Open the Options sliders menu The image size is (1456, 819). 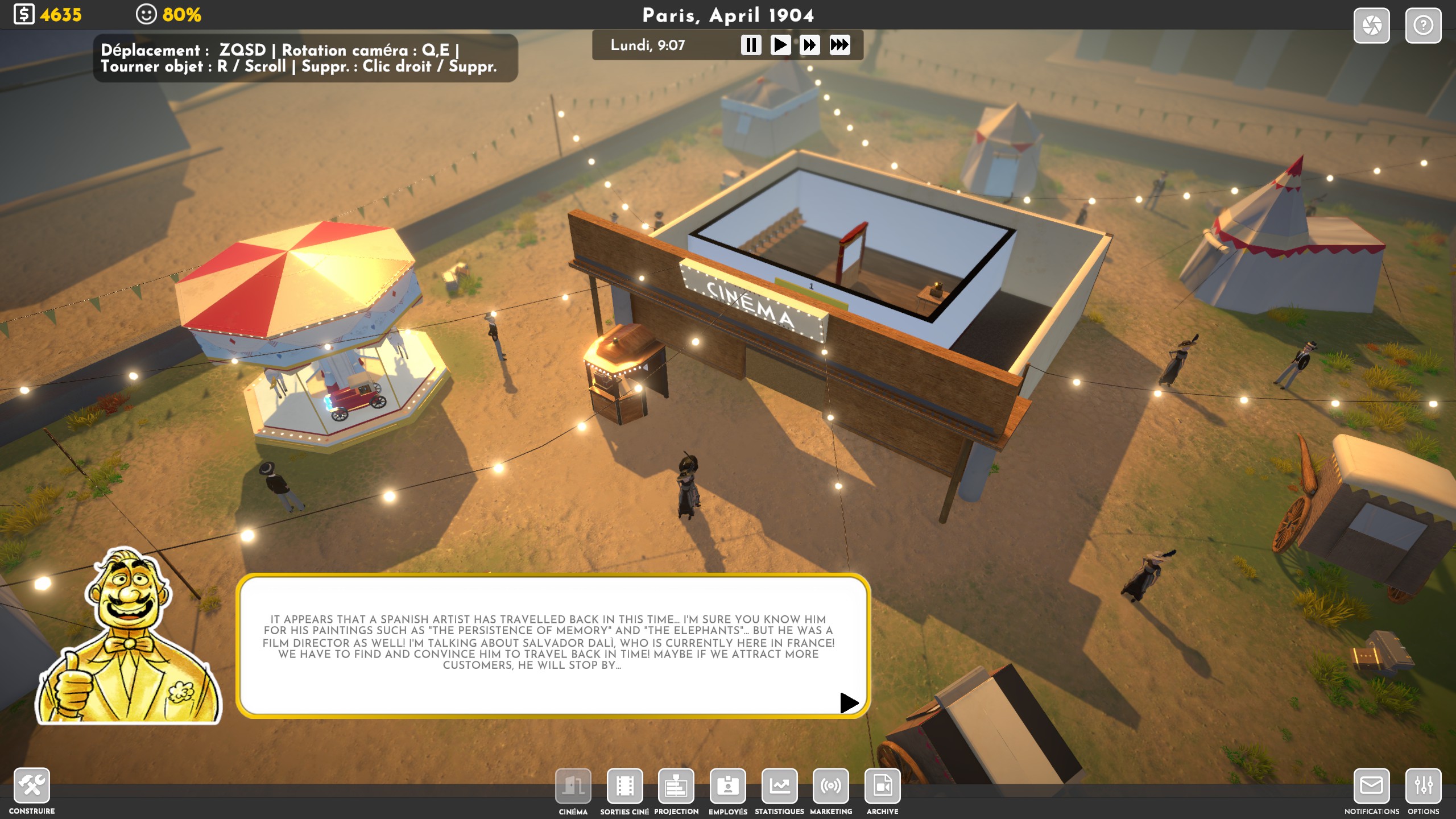point(1423,786)
